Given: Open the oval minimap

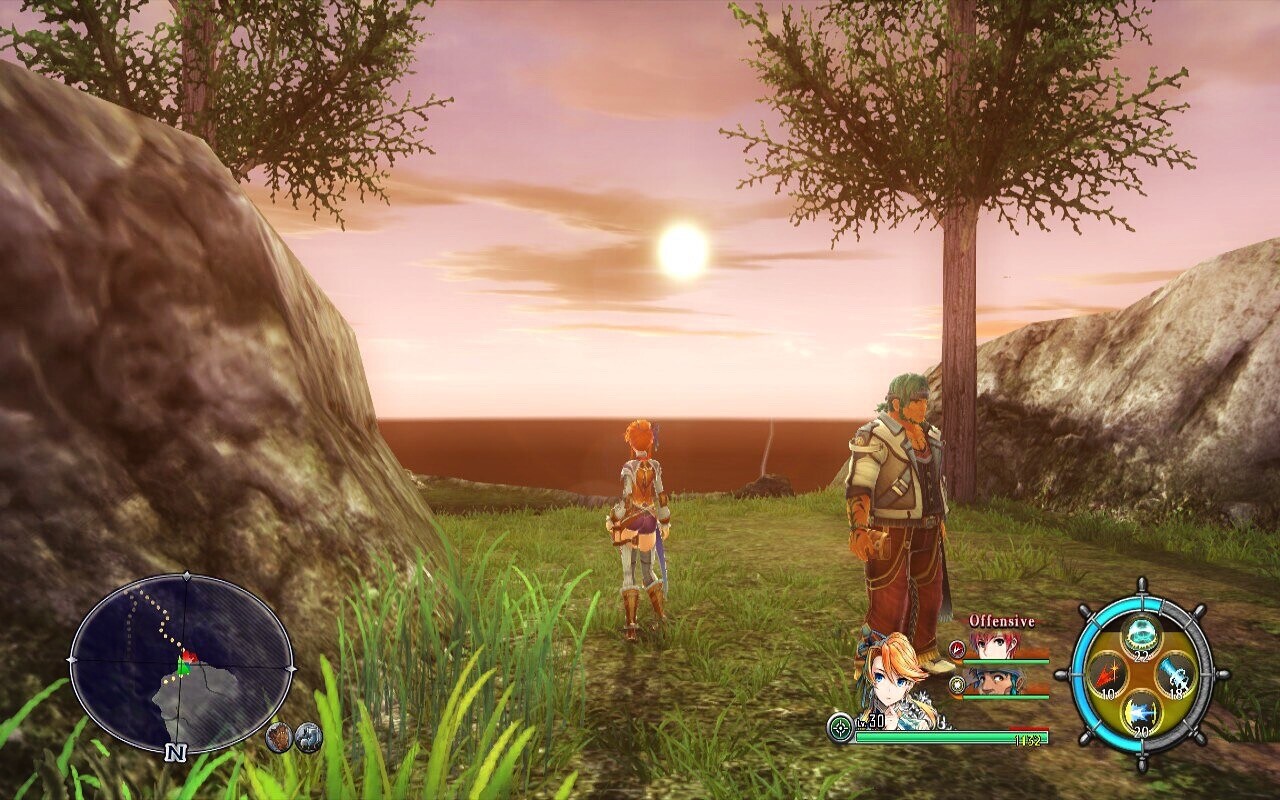Looking at the screenshot, I should [181, 661].
